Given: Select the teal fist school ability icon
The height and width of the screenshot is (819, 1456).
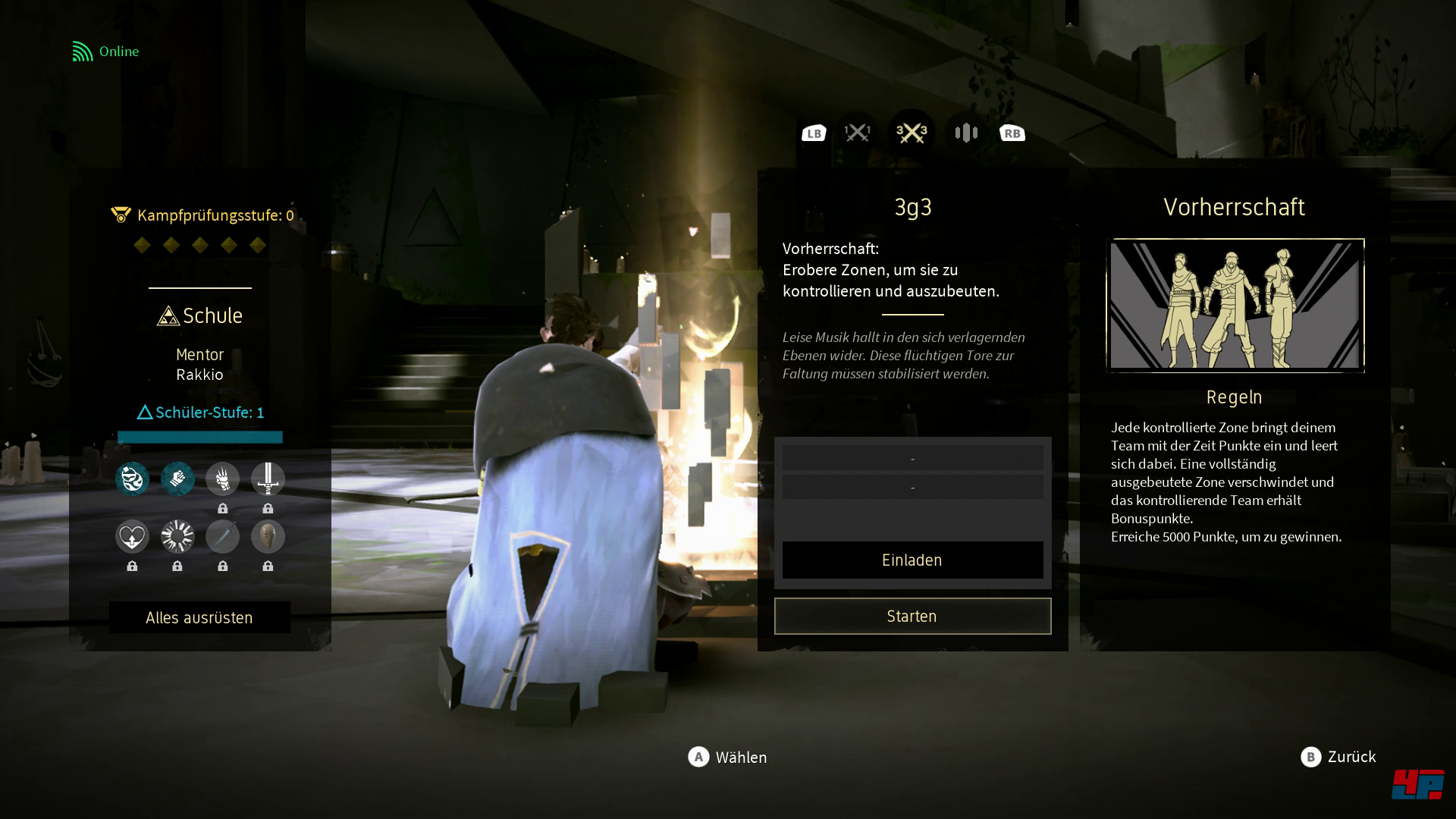Looking at the screenshot, I should (177, 479).
